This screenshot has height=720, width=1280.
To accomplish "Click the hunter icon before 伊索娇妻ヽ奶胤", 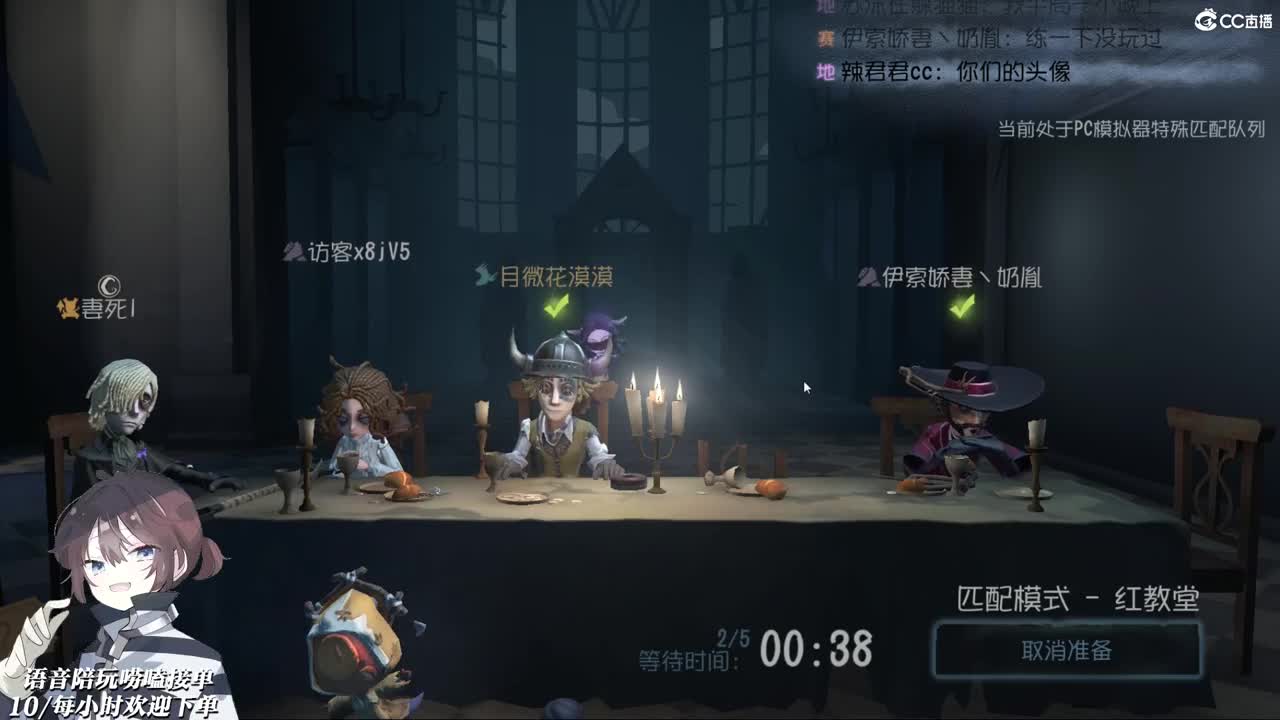I will point(867,277).
